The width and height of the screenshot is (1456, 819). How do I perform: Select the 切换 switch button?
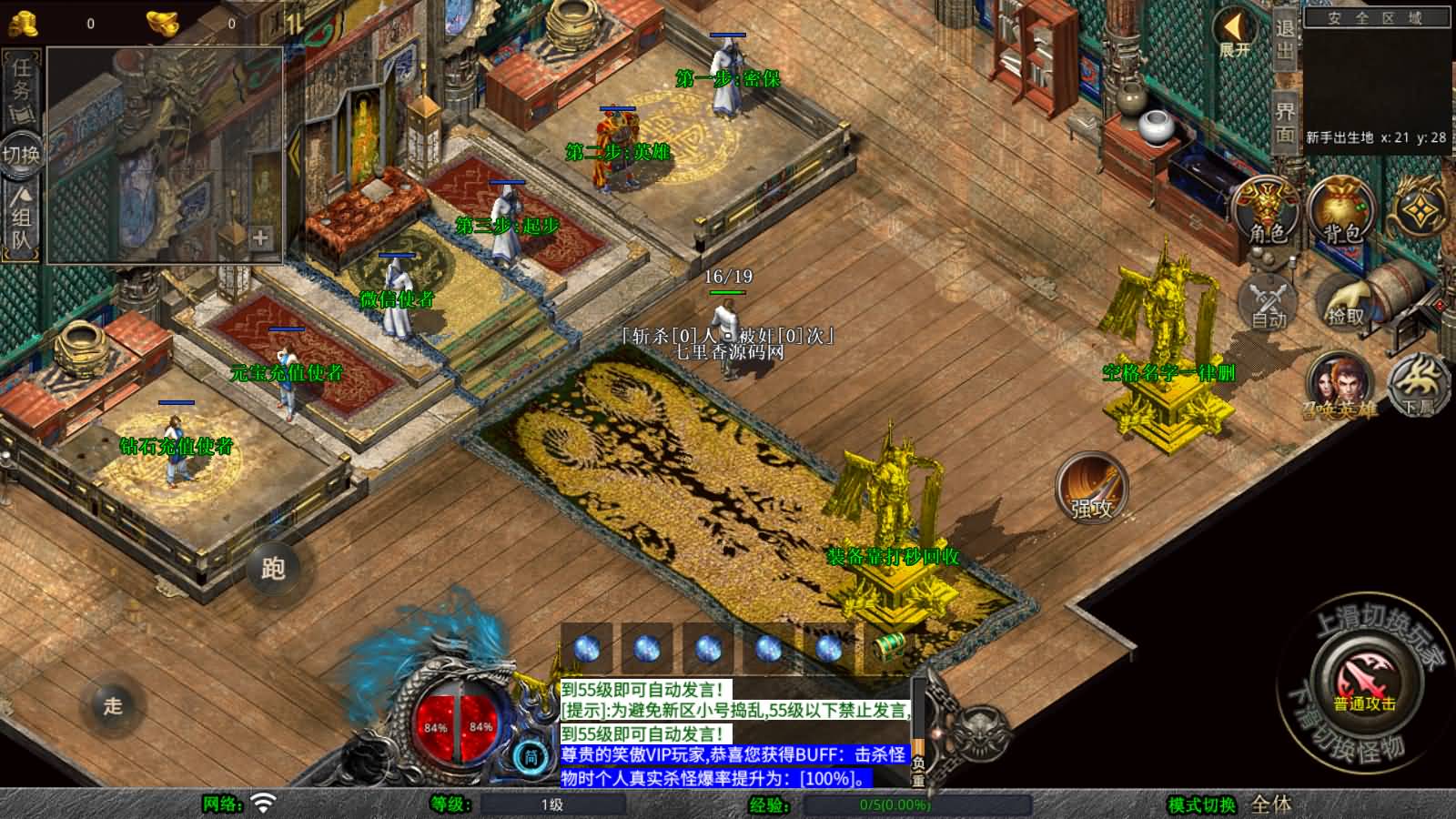click(x=21, y=154)
